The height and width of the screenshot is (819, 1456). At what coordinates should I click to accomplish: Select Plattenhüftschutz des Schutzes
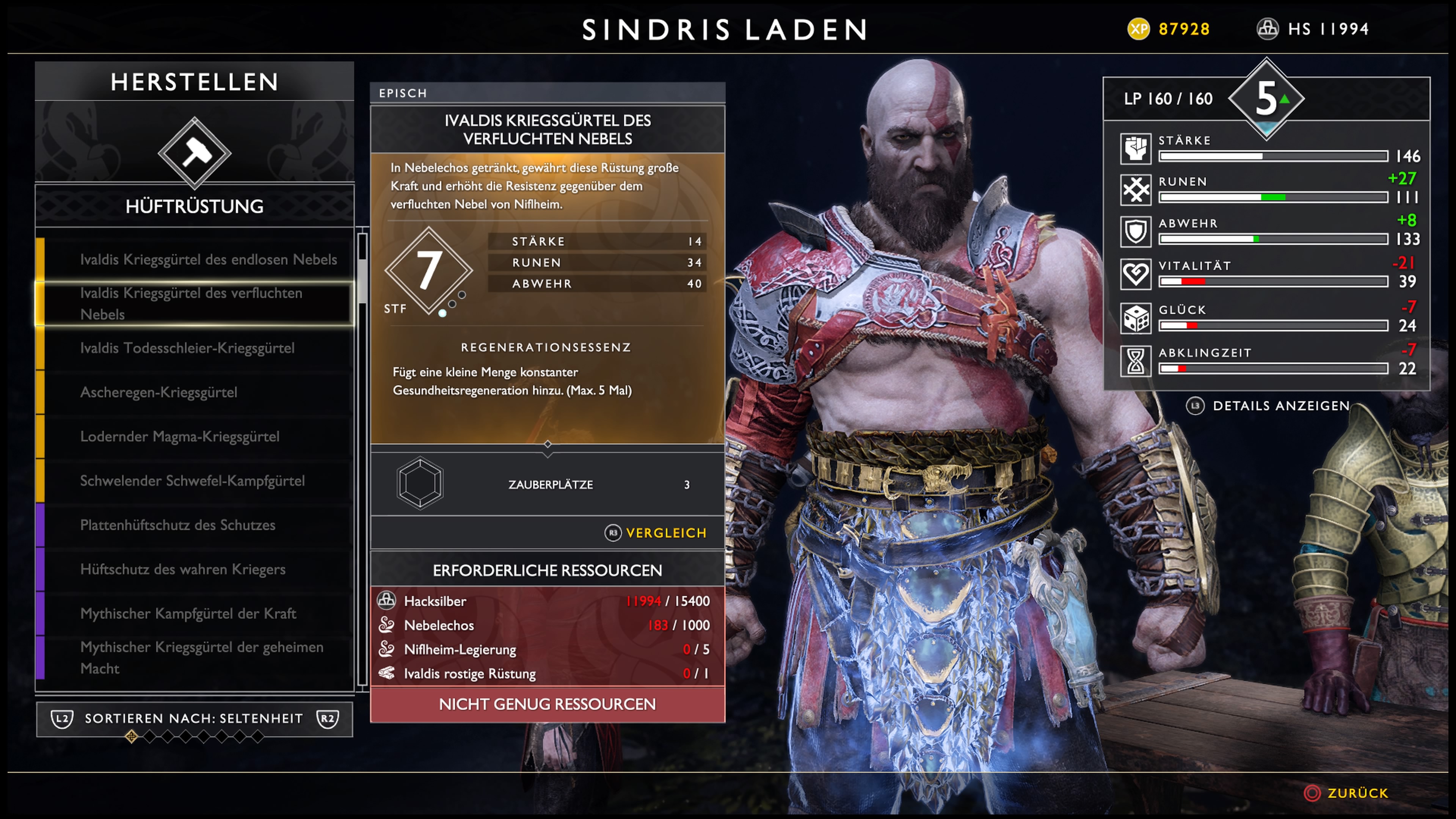[x=177, y=525]
